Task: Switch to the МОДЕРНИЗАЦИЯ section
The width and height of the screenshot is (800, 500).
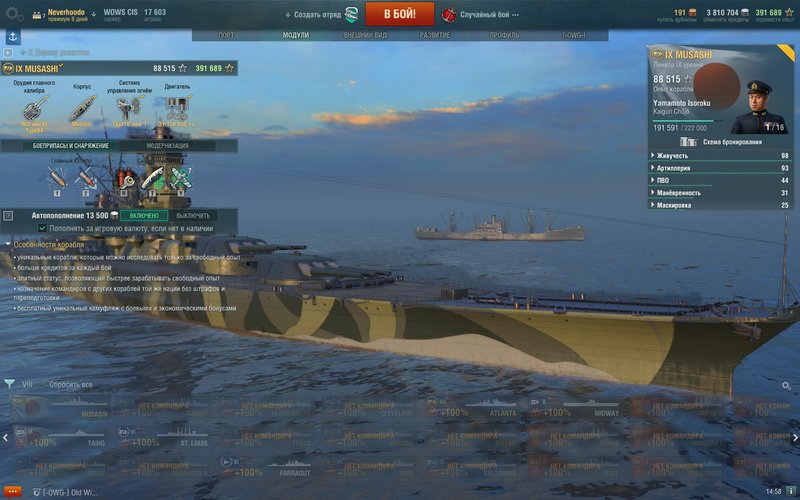Action: point(167,146)
